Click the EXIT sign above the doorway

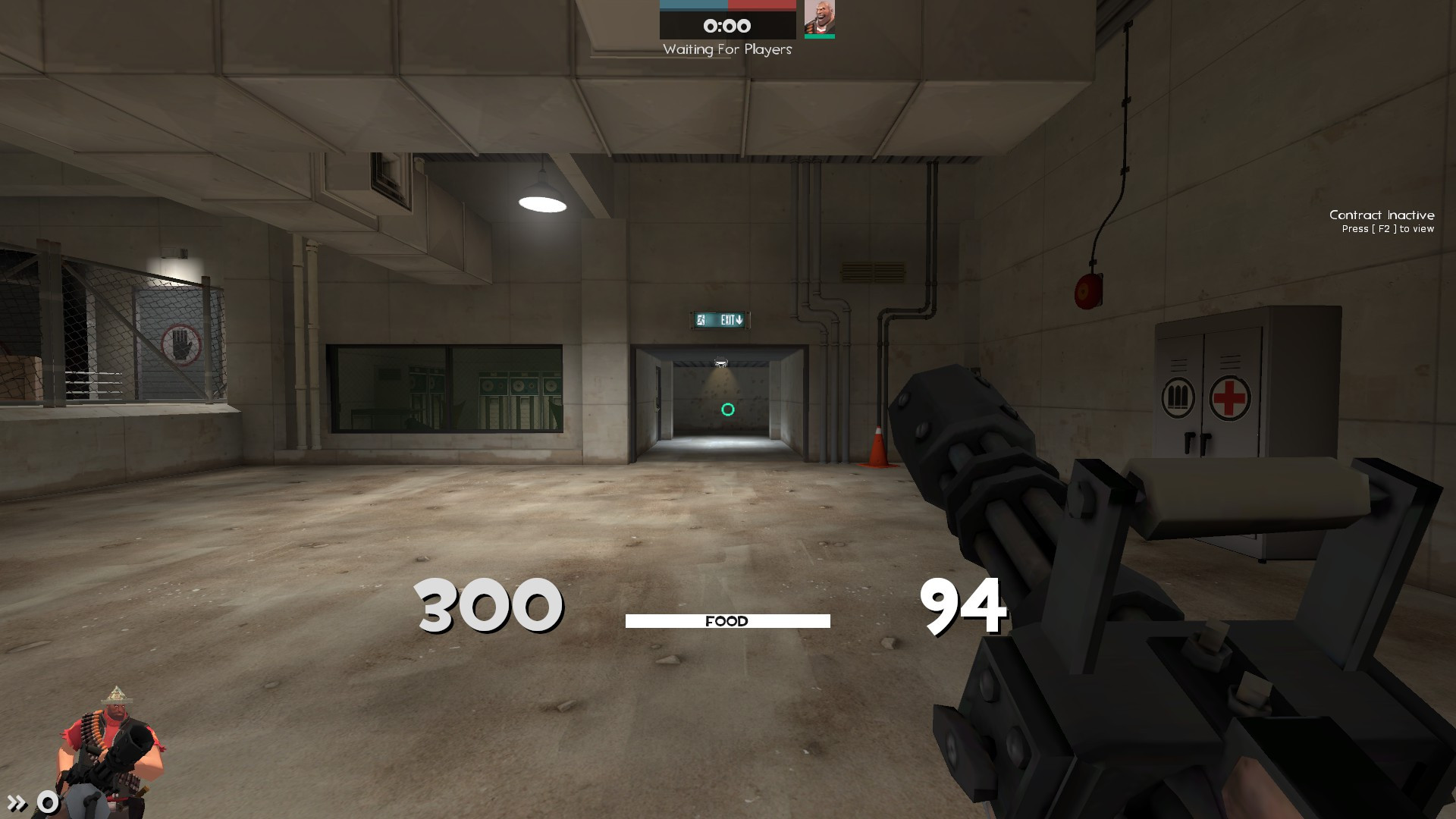[x=720, y=320]
